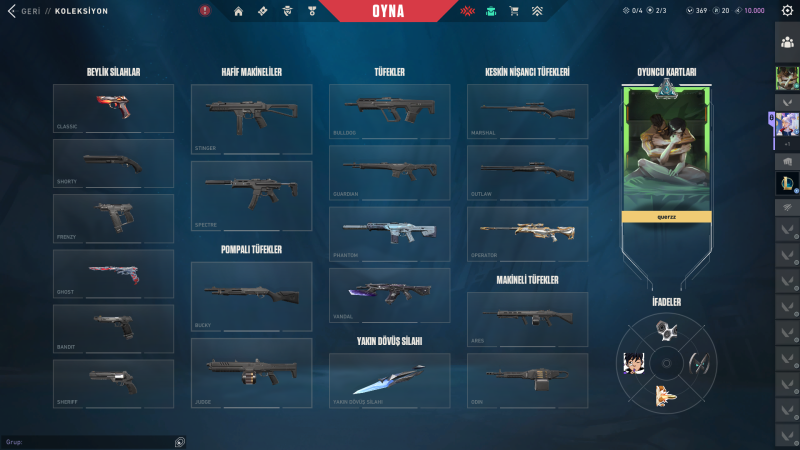
Task: Select the Classic pistol slot
Action: coord(113,108)
